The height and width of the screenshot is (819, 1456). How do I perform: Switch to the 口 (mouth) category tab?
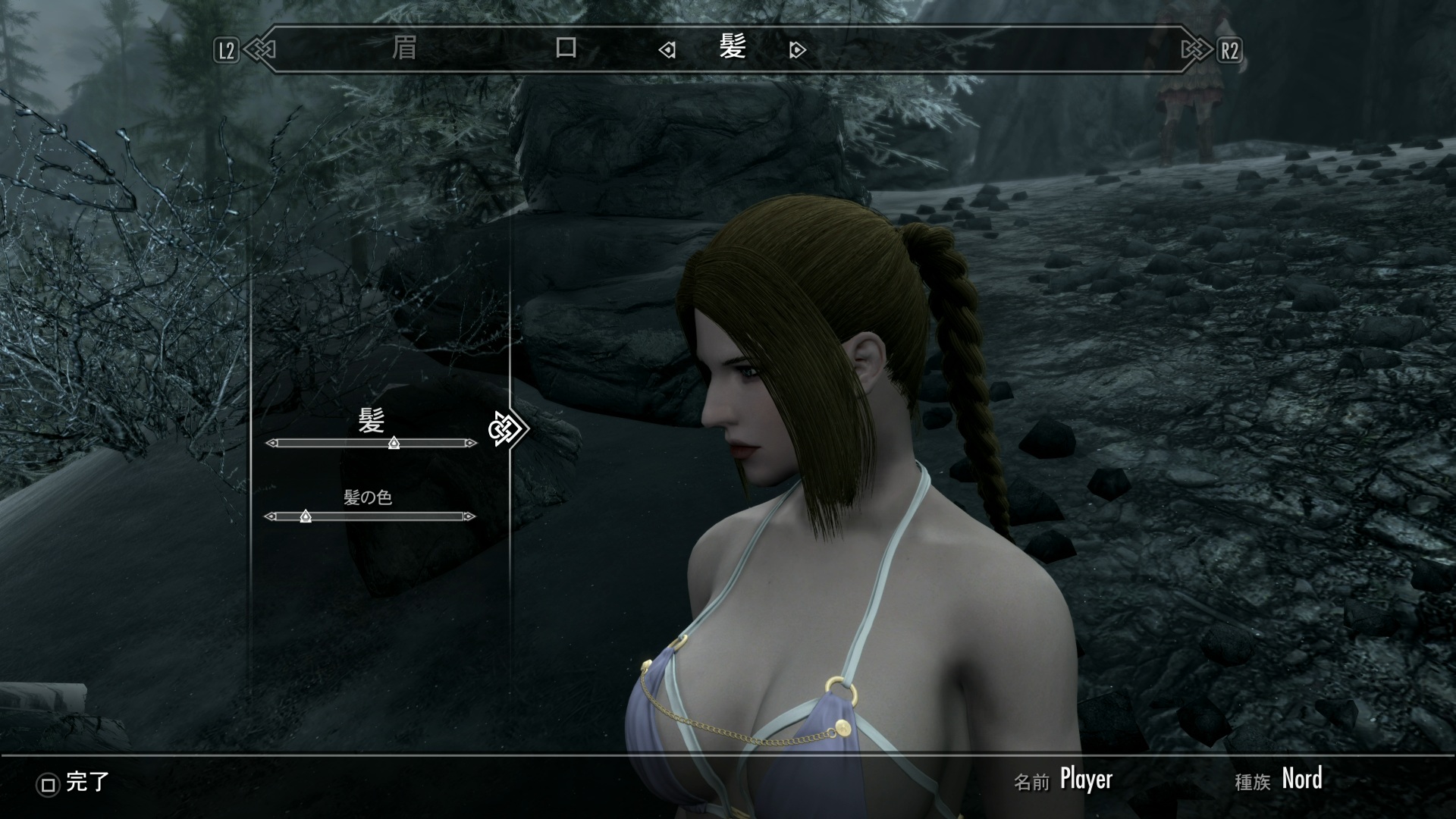click(566, 49)
